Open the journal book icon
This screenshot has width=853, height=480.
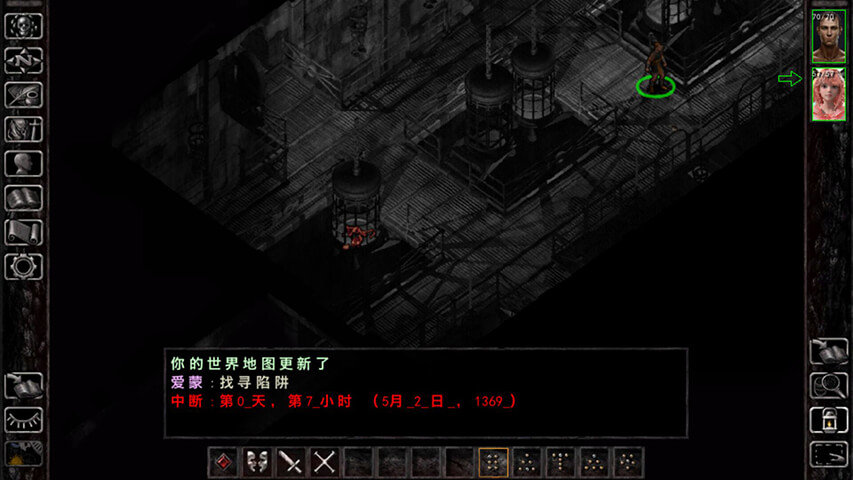pos(23,198)
